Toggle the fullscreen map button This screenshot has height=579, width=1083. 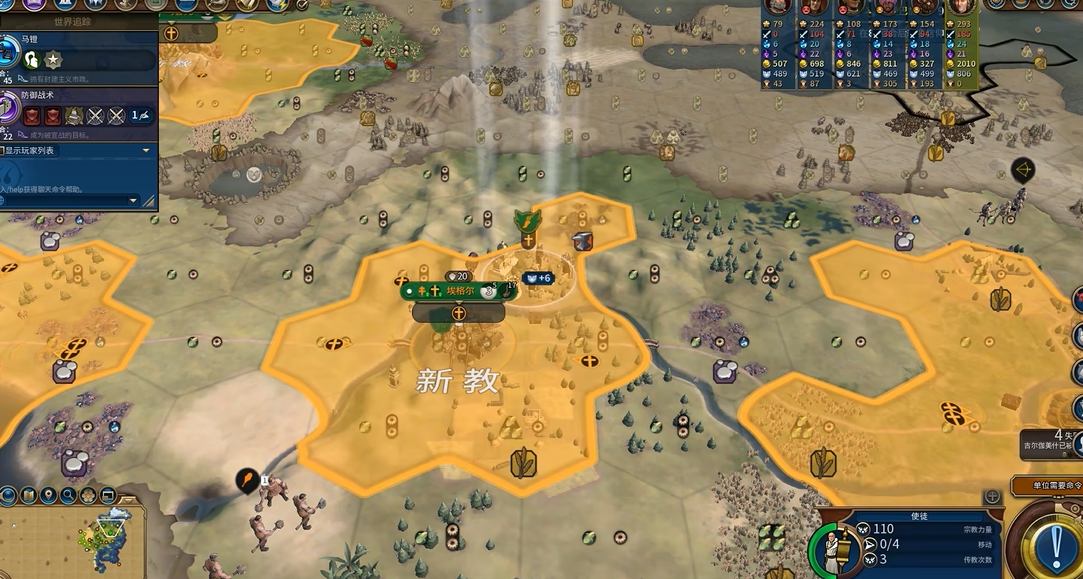click(107, 495)
